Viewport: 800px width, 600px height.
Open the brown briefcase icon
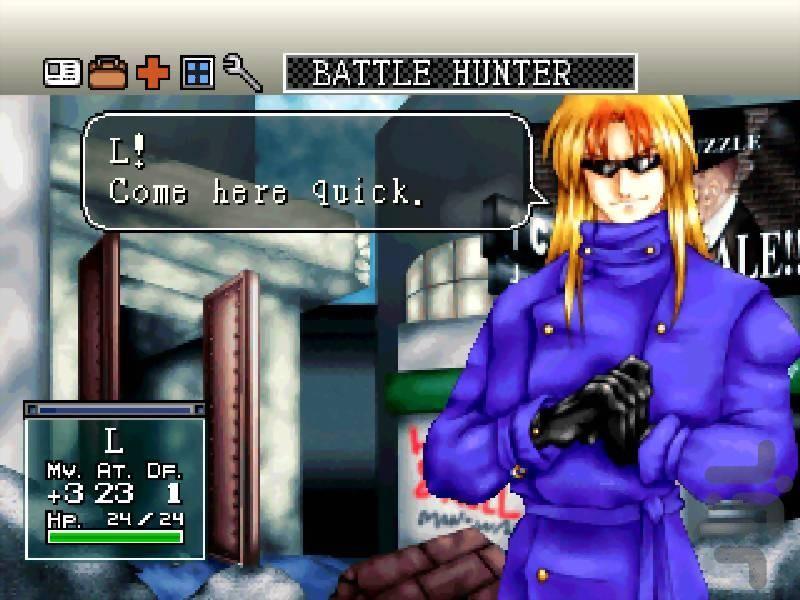point(107,73)
